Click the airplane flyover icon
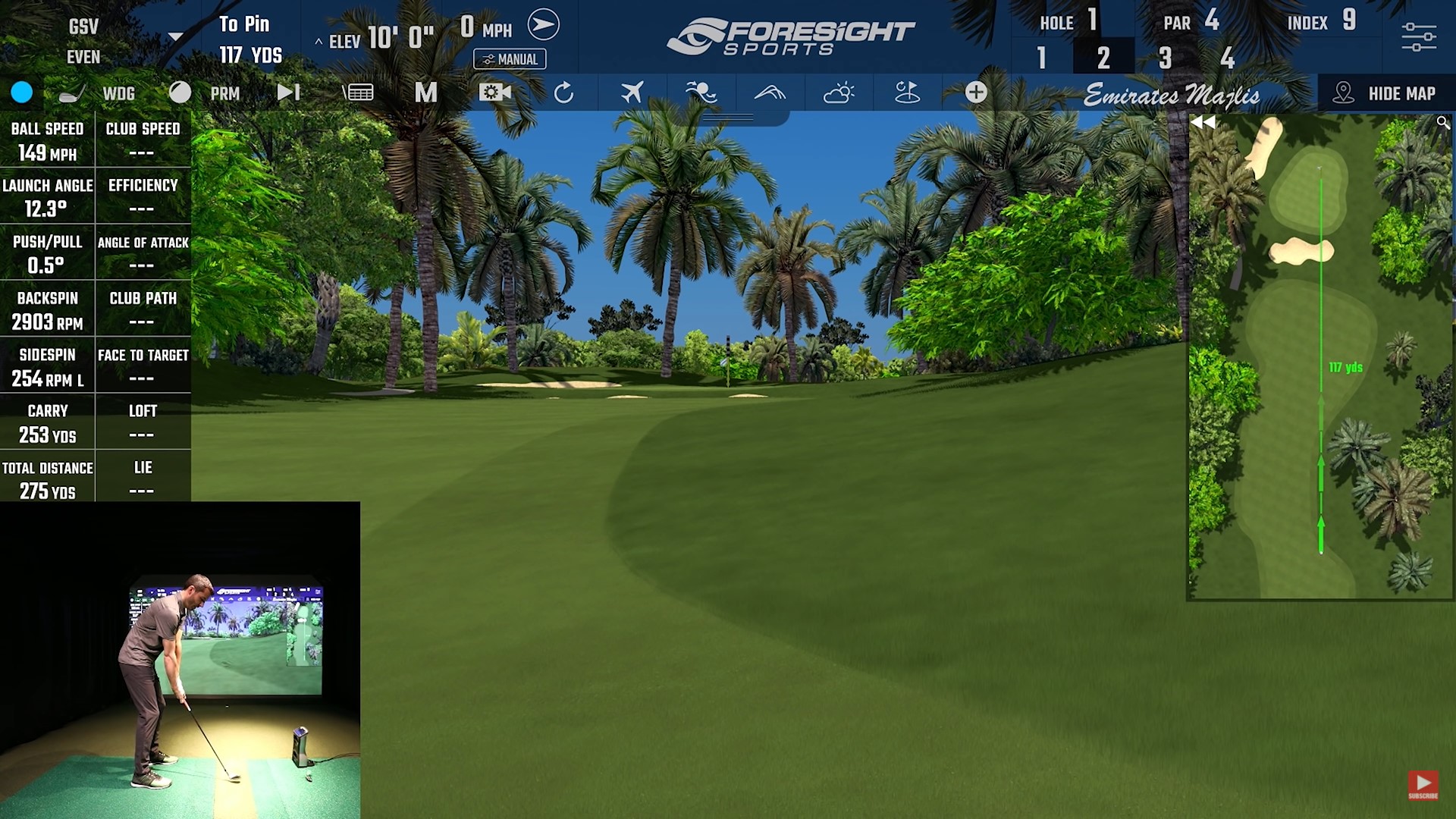The height and width of the screenshot is (819, 1456). pyautogui.click(x=633, y=93)
